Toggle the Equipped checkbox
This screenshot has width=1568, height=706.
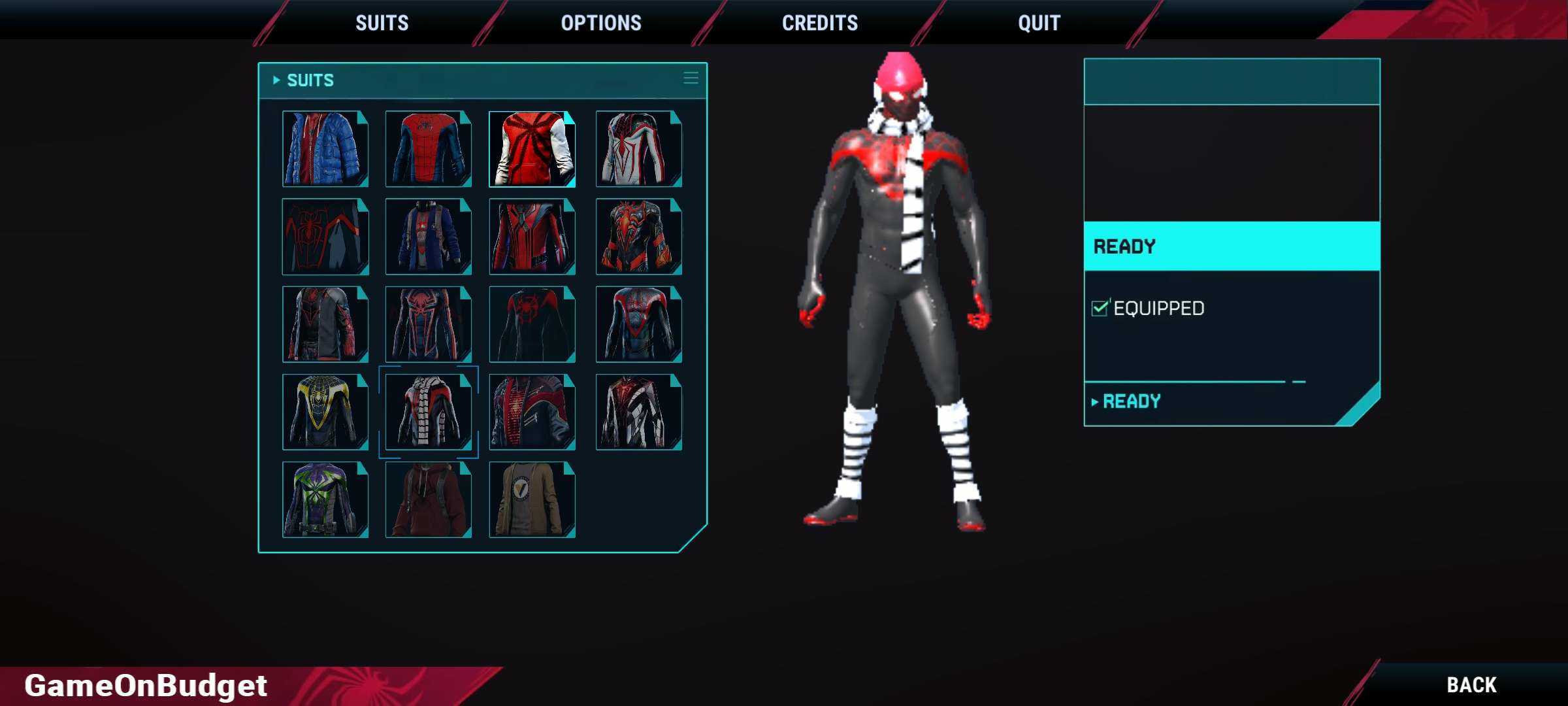[x=1100, y=308]
